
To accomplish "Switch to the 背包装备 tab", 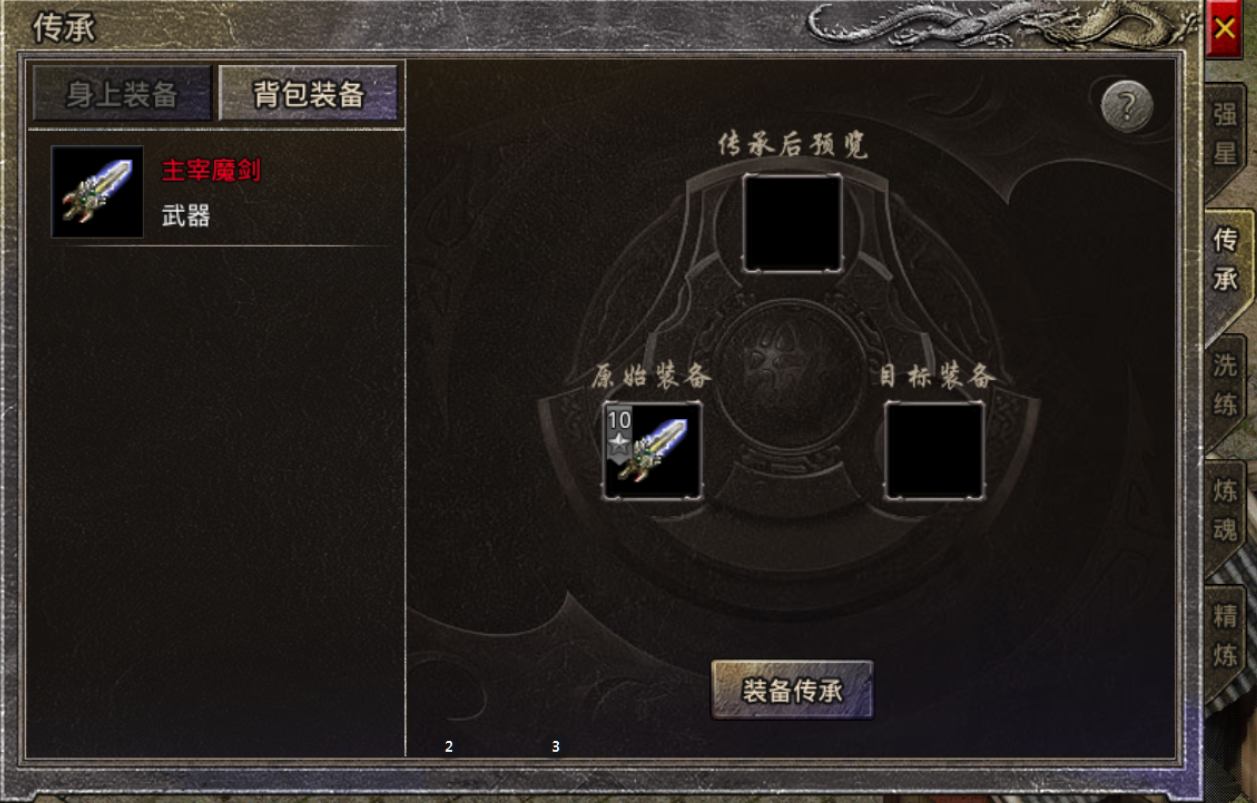I will tap(308, 94).
